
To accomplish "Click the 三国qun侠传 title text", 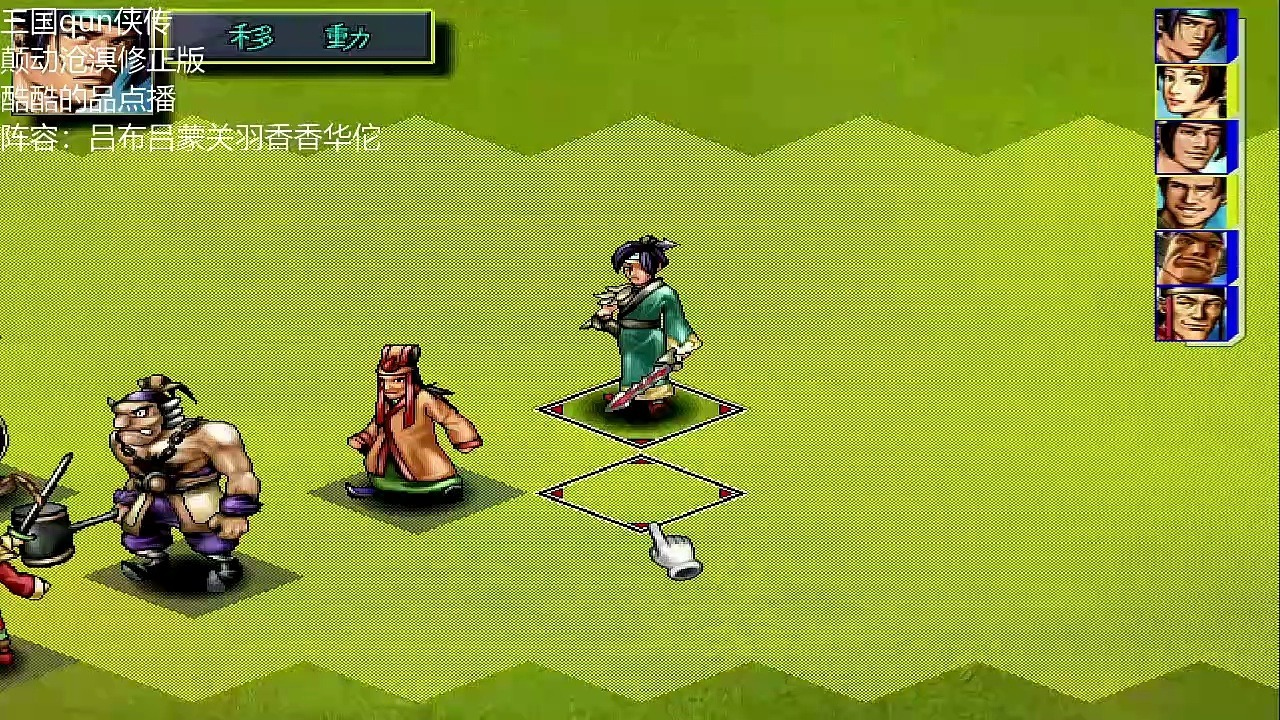I will pyautogui.click(x=85, y=20).
